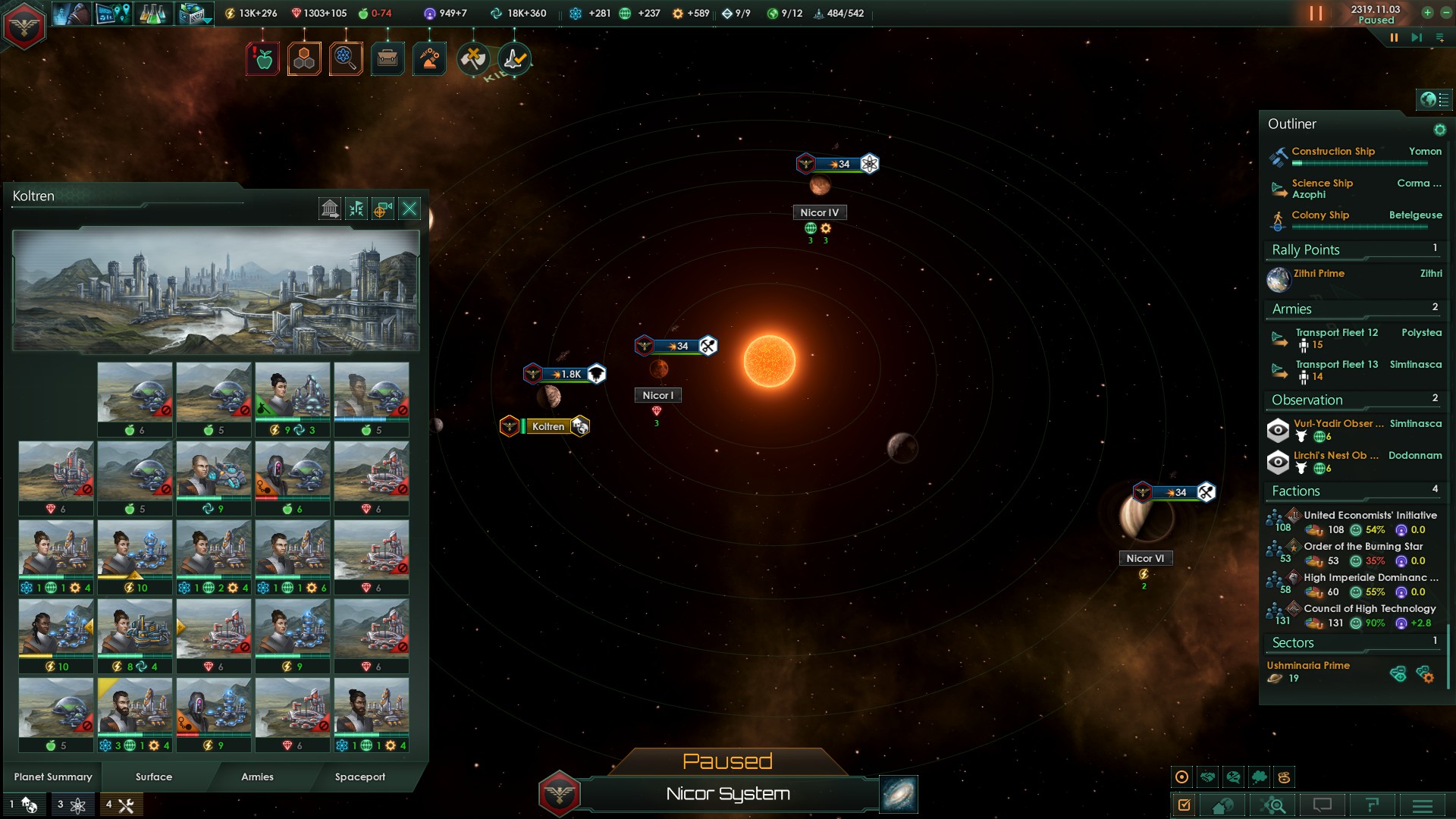This screenshot has height=819, width=1456.
Task: Select Transport Fleet 12 army
Action: 1336,333
